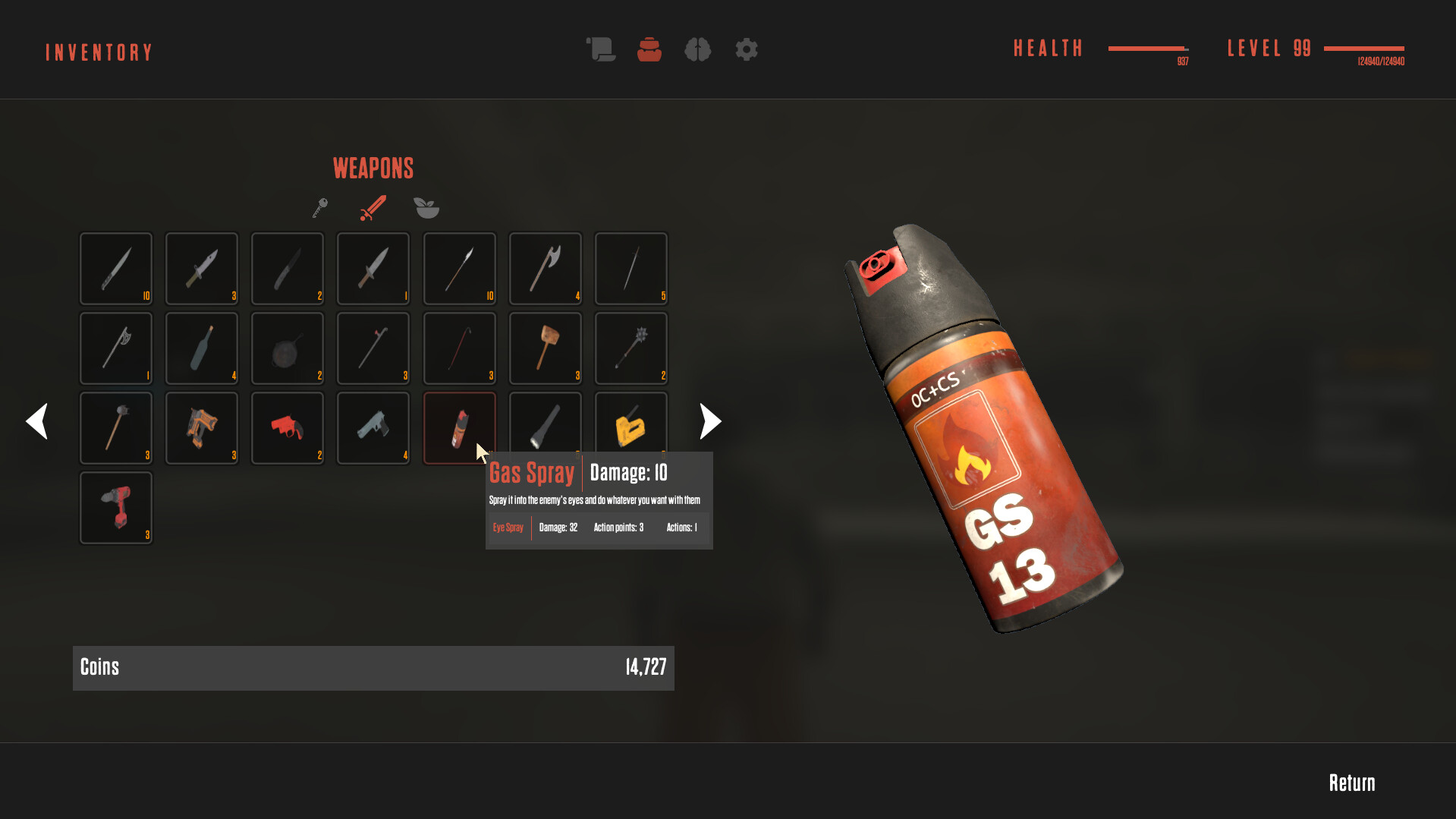The height and width of the screenshot is (819, 1456).
Task: Select the spiked mace slot
Action: pyautogui.click(x=631, y=348)
